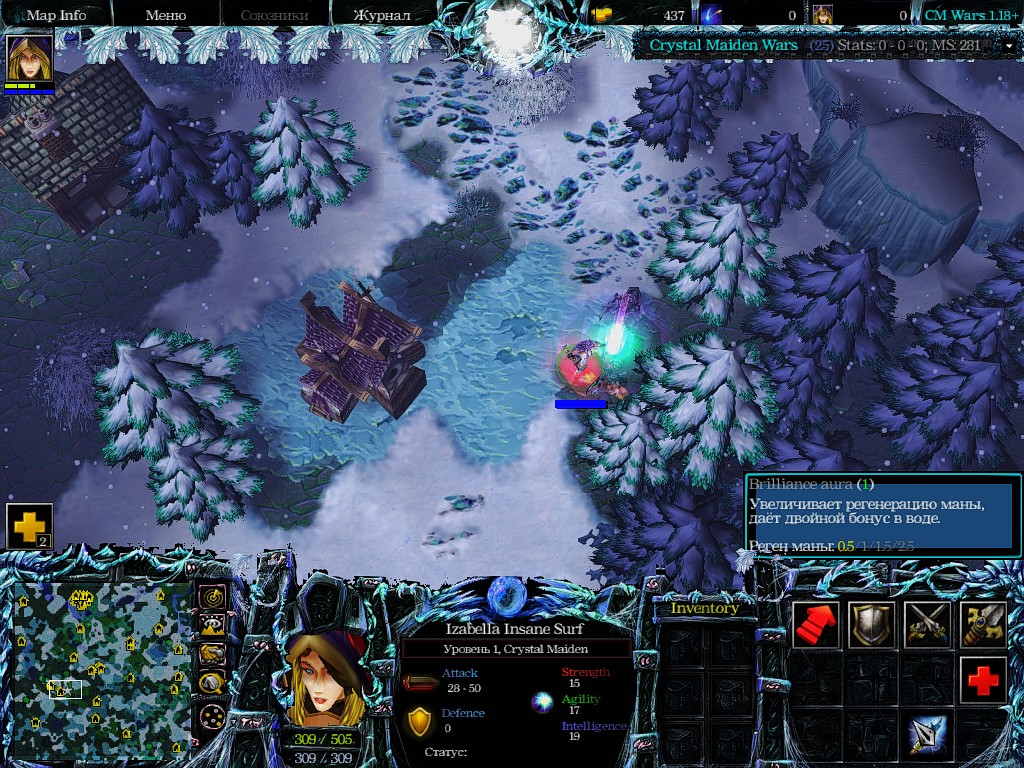Toggle creep camp display on minimap

(212, 684)
